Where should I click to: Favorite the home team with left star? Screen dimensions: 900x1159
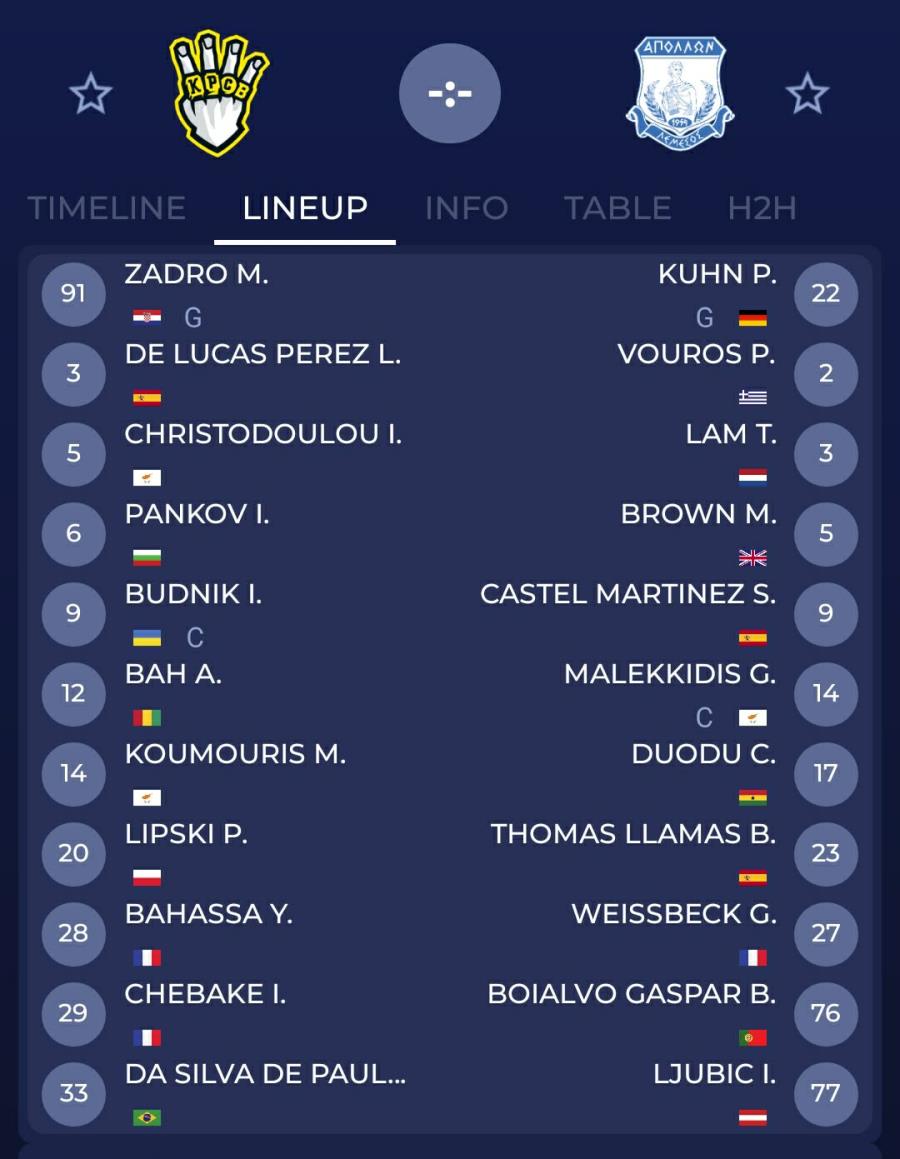pyautogui.click(x=91, y=95)
